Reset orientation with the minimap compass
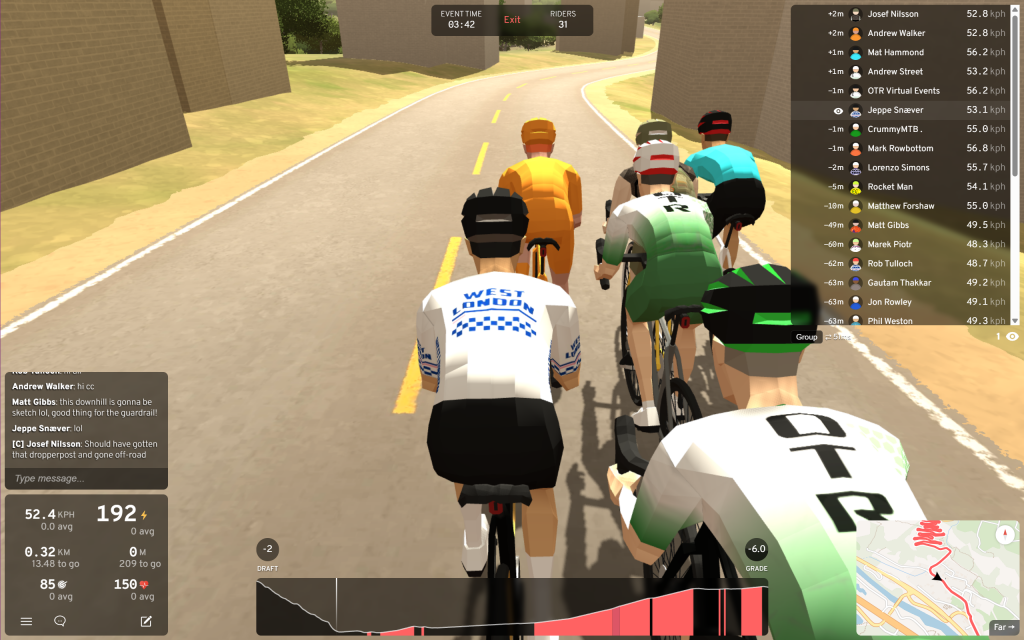 click(x=1005, y=534)
